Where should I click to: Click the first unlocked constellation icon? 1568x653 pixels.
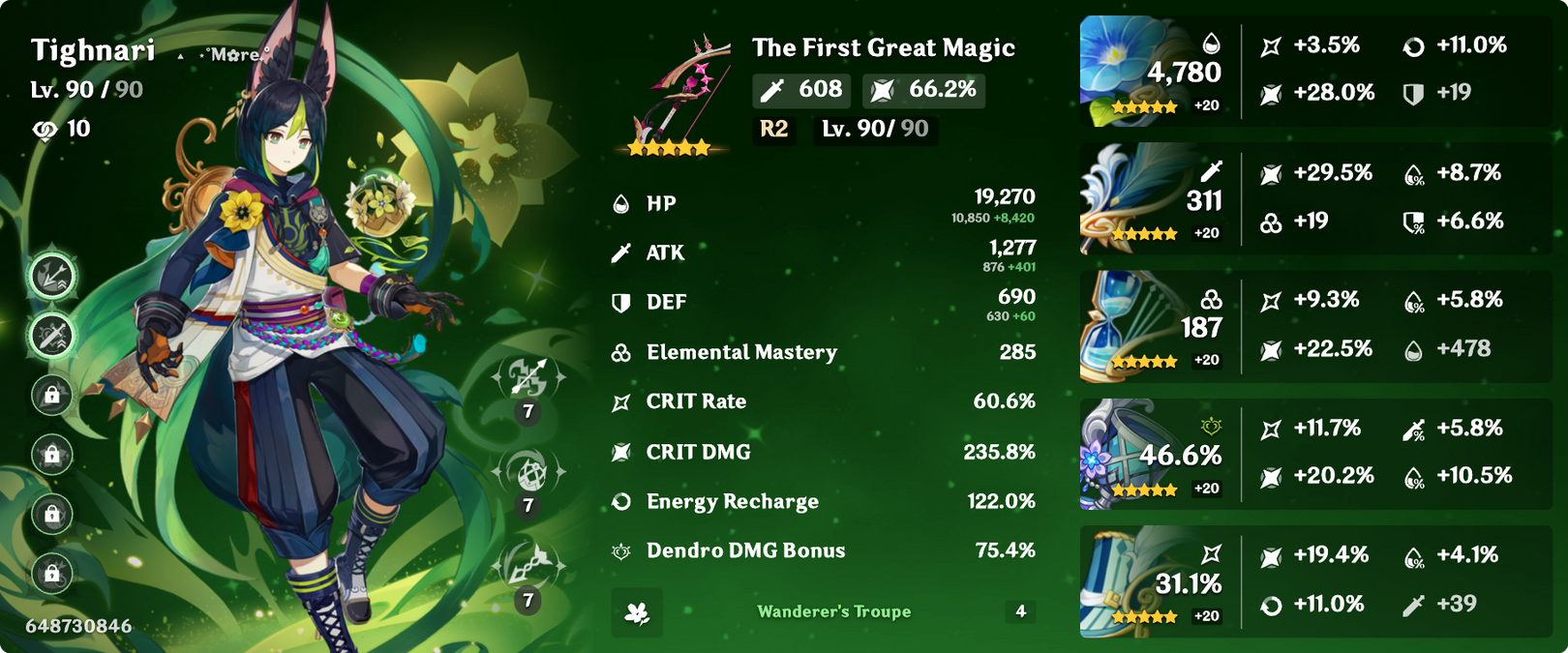pos(52,277)
